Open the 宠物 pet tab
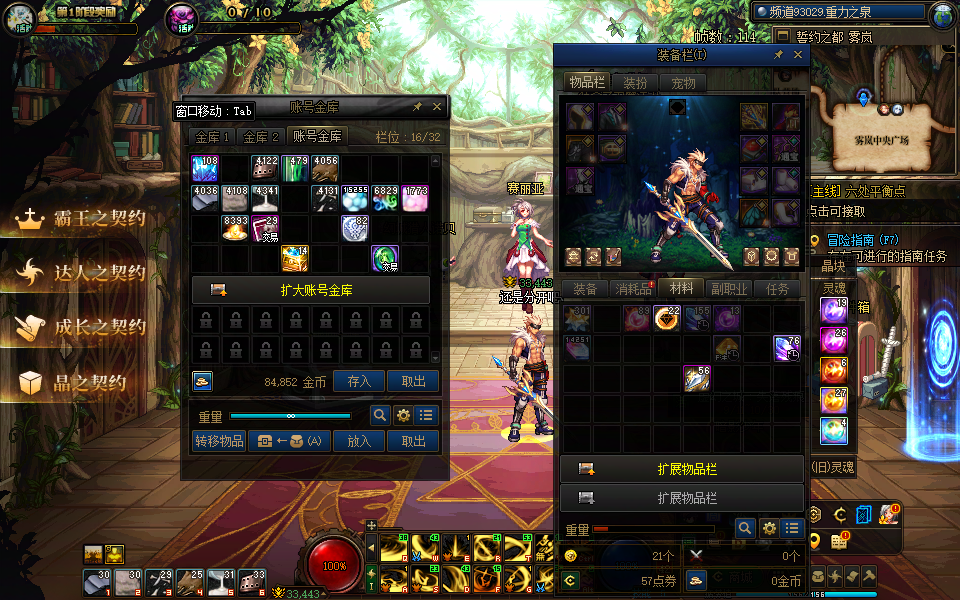The height and width of the screenshot is (600, 960). 683,83
